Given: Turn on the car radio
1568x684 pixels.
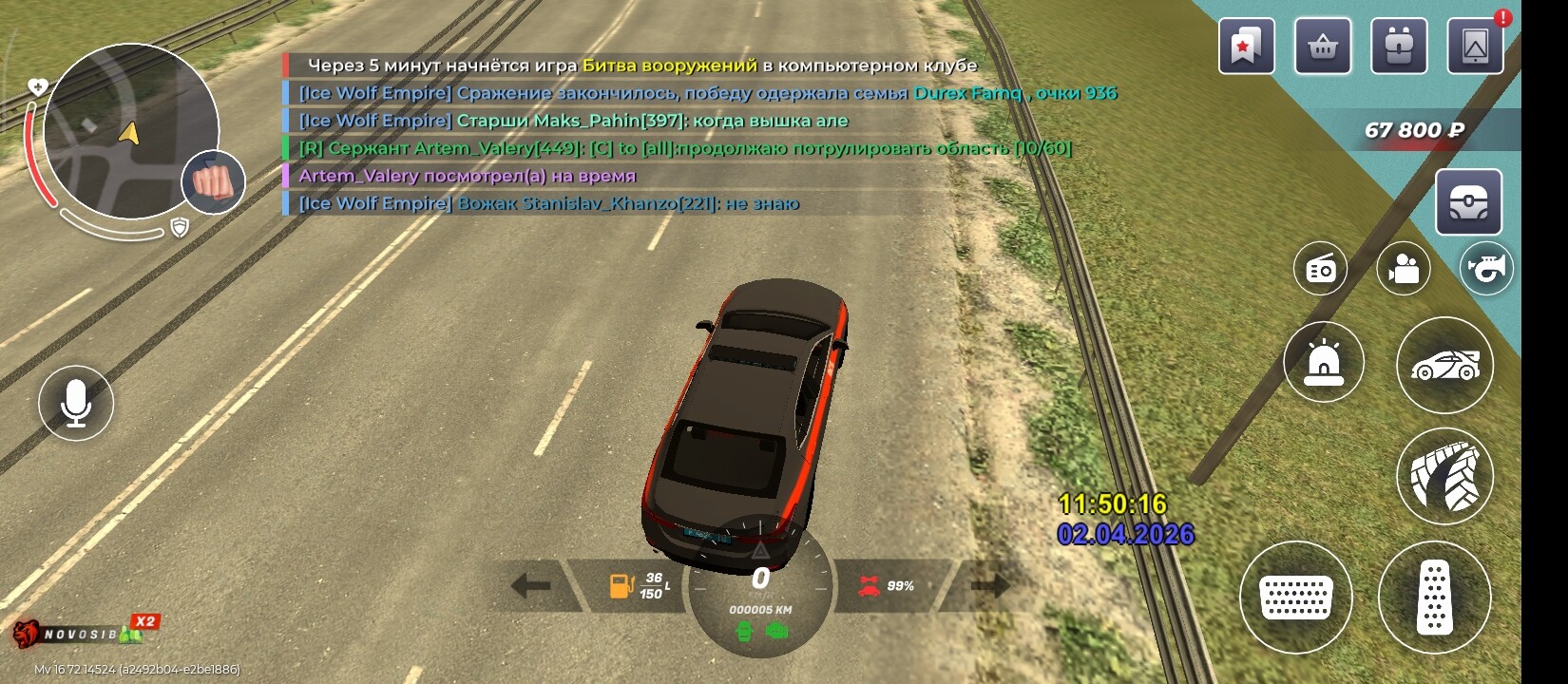Looking at the screenshot, I should pyautogui.click(x=1320, y=269).
